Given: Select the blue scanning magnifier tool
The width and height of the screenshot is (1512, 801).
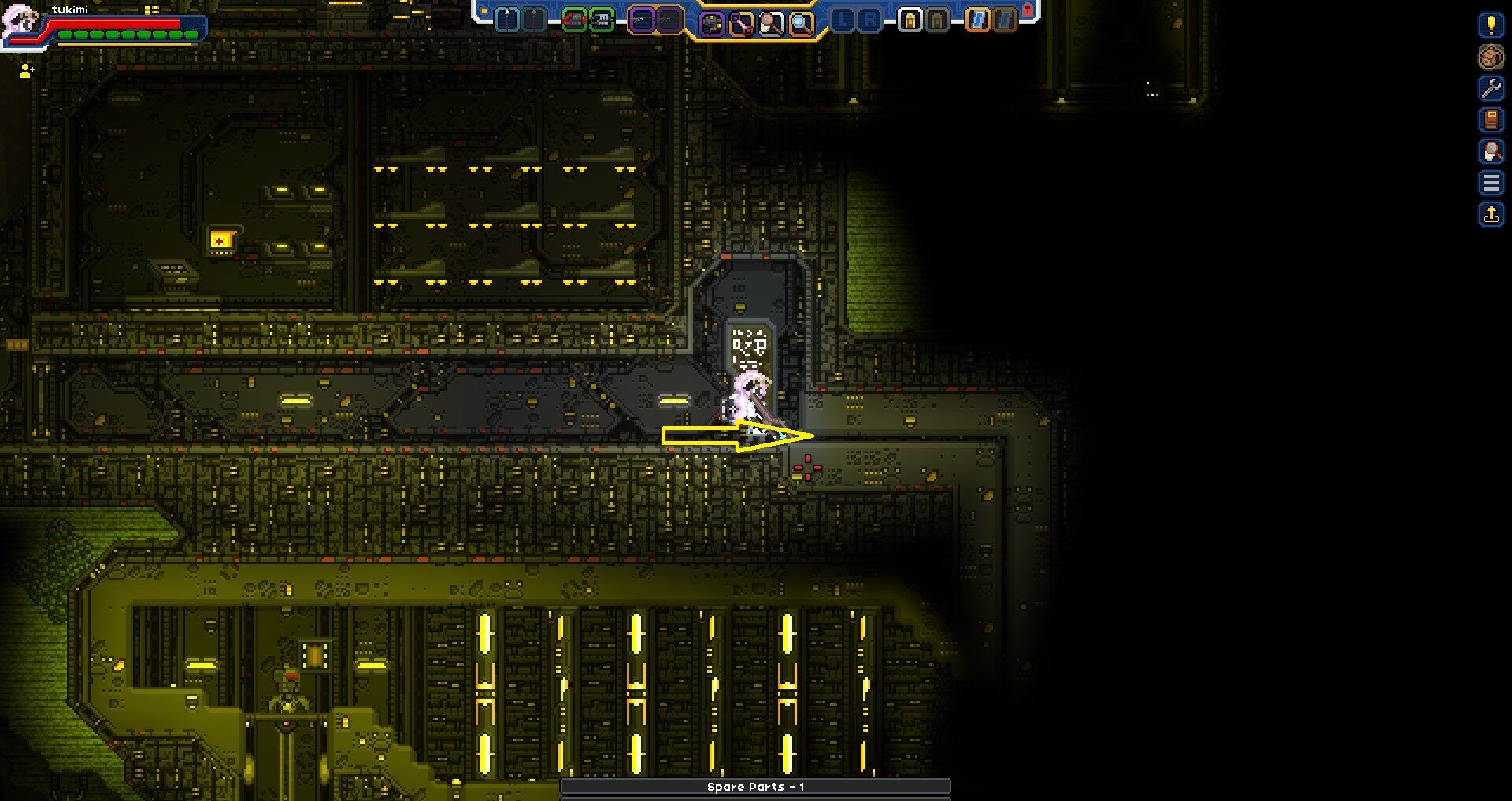Looking at the screenshot, I should click(800, 20).
